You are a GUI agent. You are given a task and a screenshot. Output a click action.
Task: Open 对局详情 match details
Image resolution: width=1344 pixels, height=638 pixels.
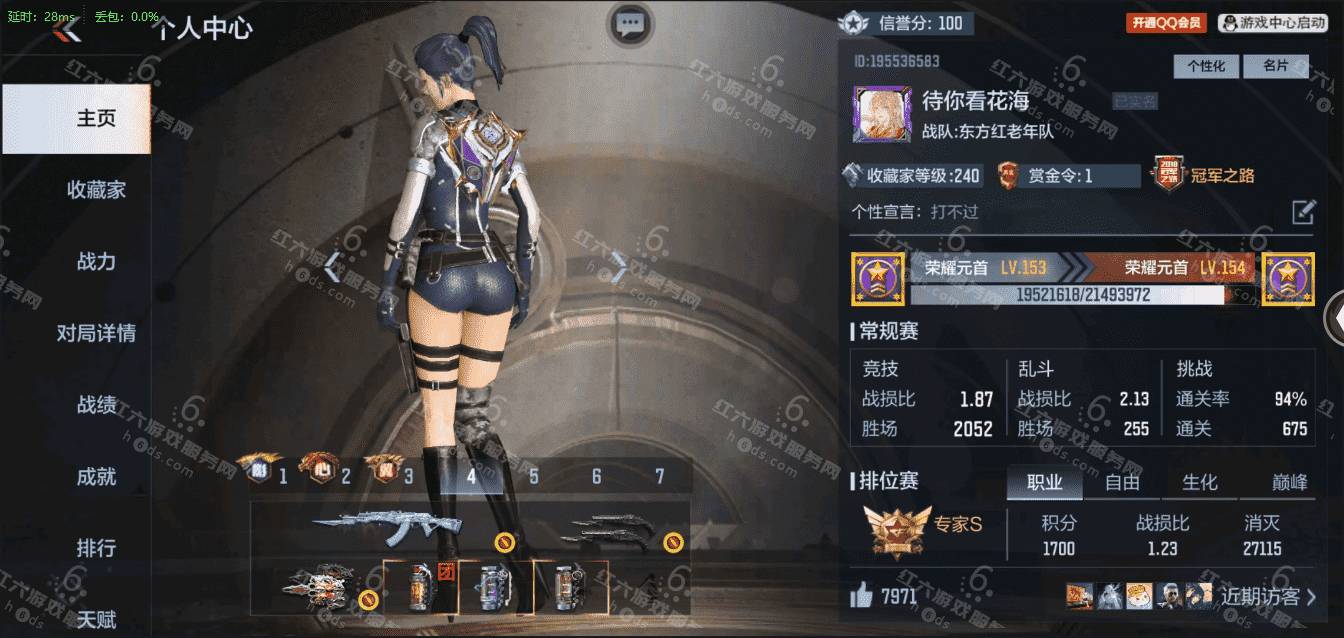(96, 334)
